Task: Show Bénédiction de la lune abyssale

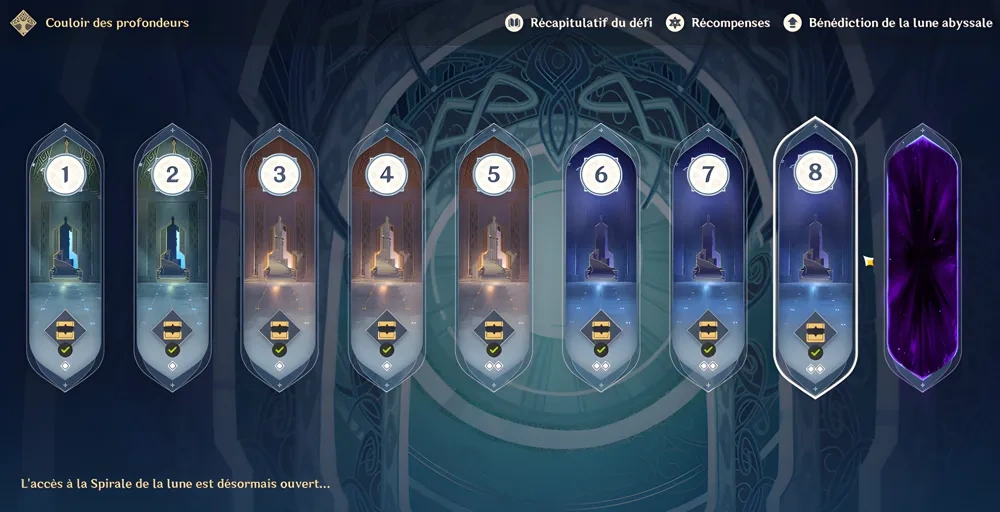Action: [887, 22]
